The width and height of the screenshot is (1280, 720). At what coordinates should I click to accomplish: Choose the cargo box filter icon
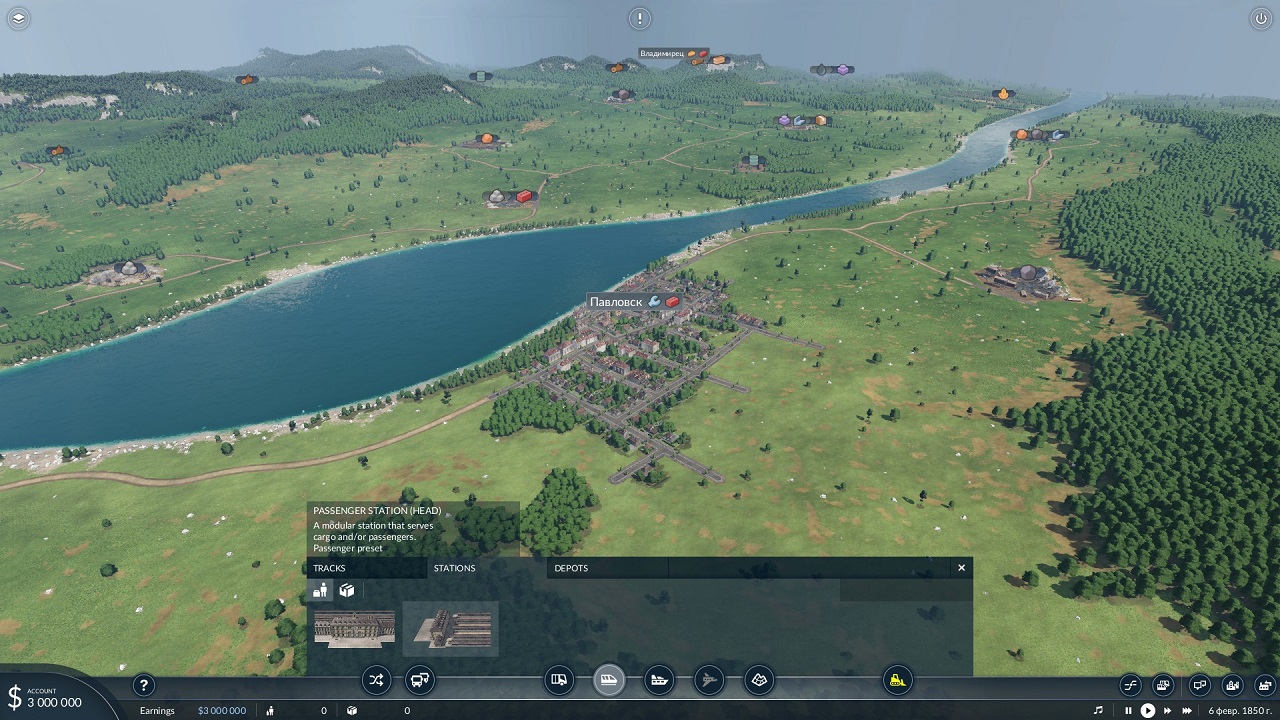coord(346,590)
